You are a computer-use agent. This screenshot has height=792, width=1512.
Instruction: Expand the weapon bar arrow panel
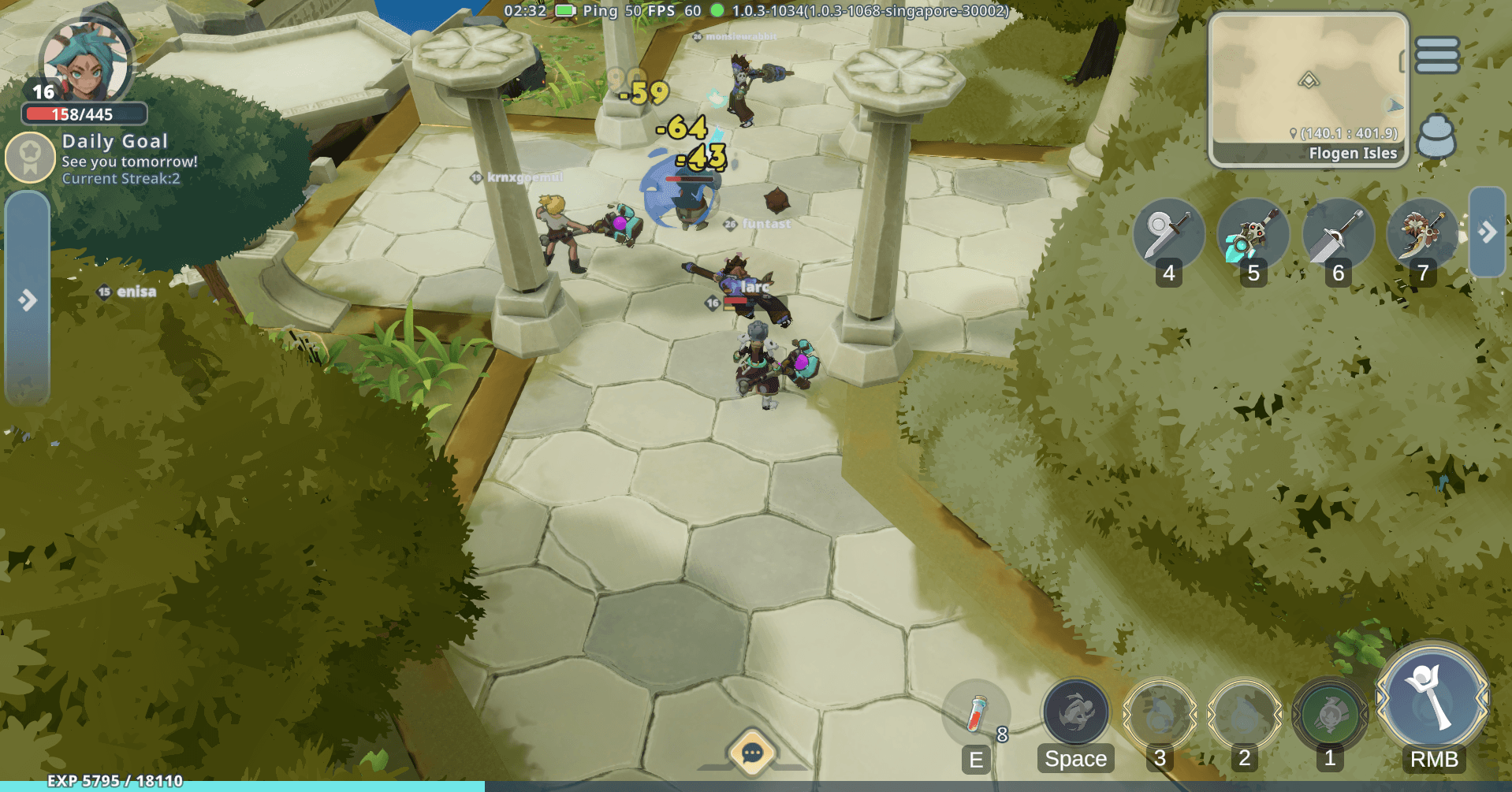pyautogui.click(x=1487, y=232)
